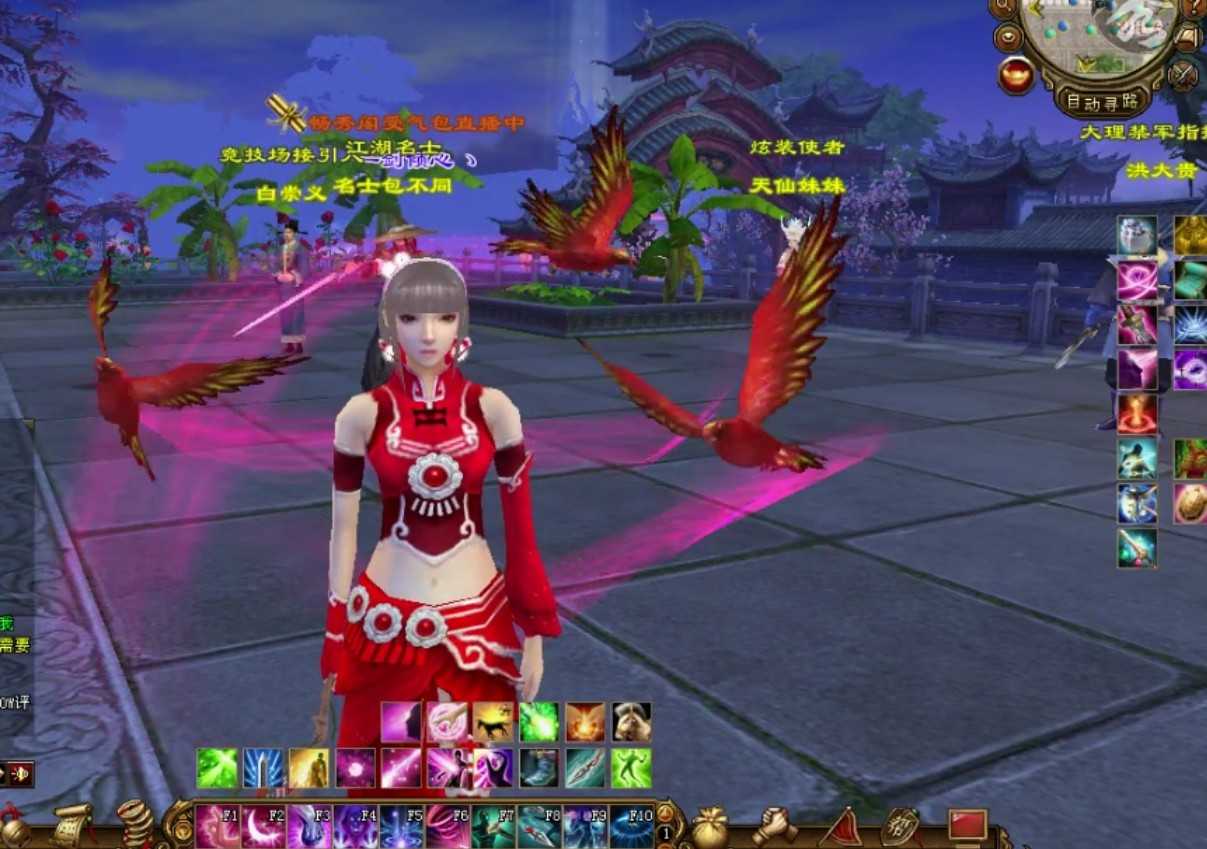Viewport: 1207px width, 849px height.
Task: Select the lion head skill icon
Action: (x=631, y=721)
